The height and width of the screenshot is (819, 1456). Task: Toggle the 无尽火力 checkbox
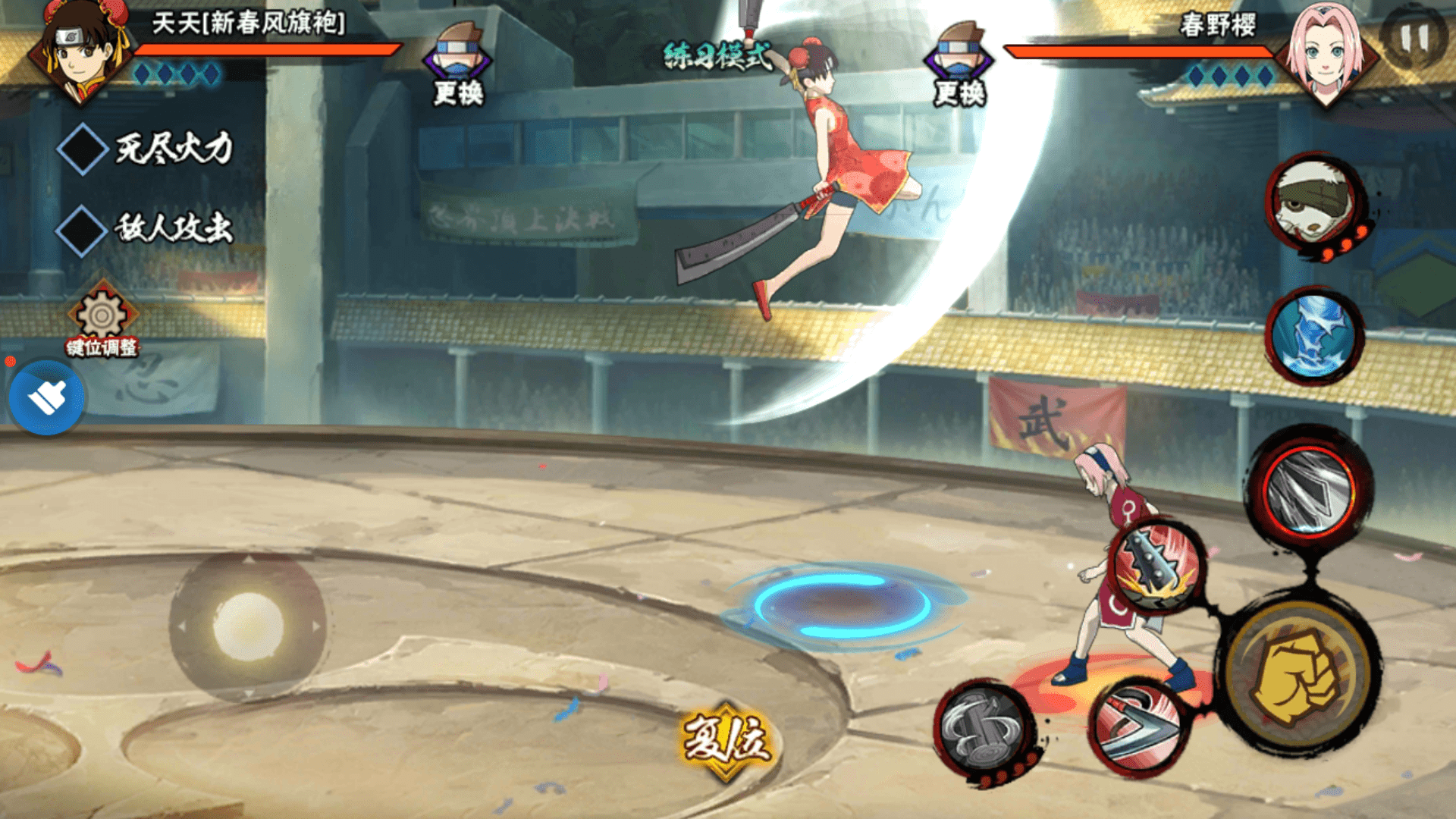(82, 149)
